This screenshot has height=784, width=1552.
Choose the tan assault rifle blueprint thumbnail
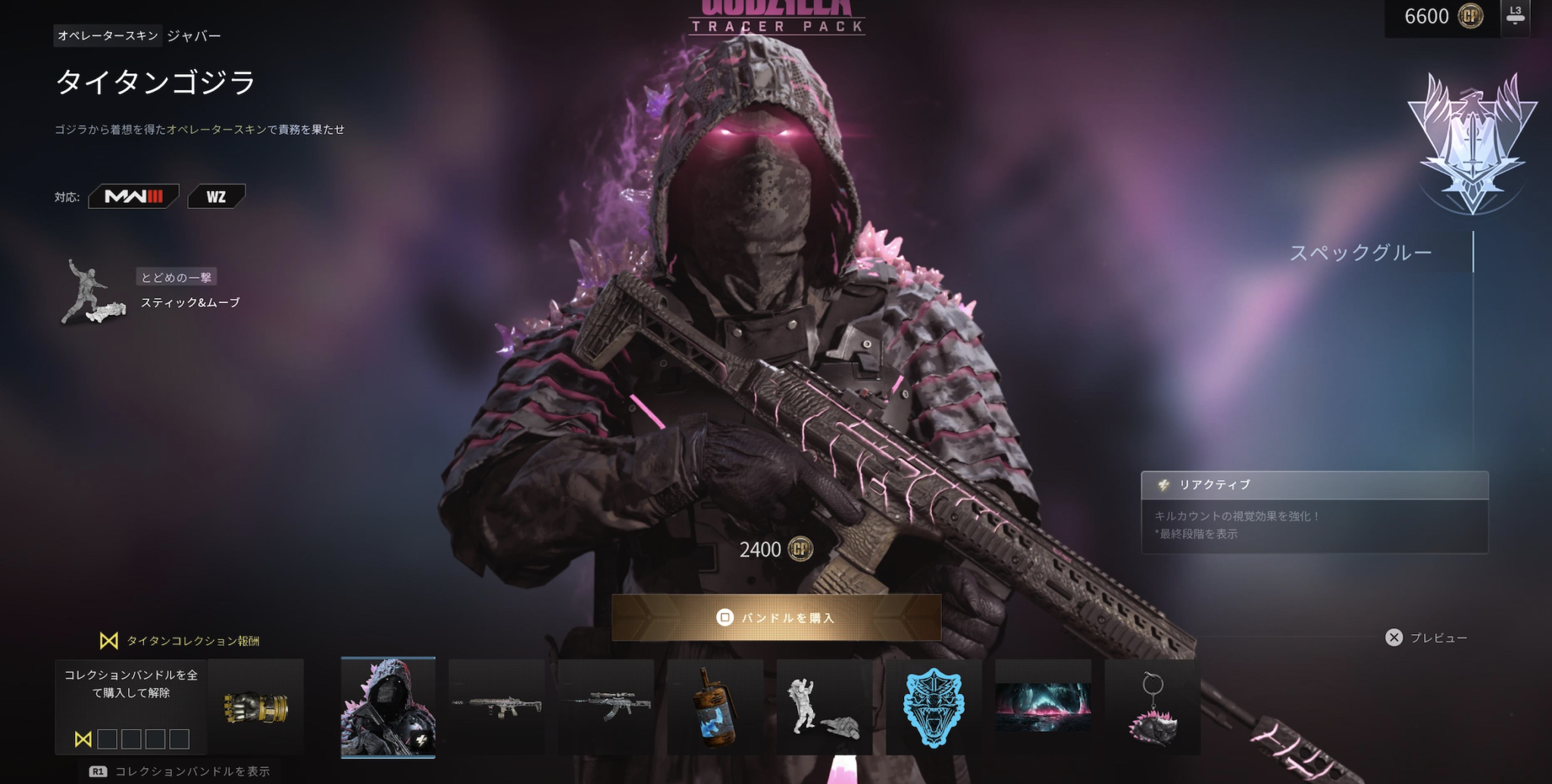click(496, 707)
